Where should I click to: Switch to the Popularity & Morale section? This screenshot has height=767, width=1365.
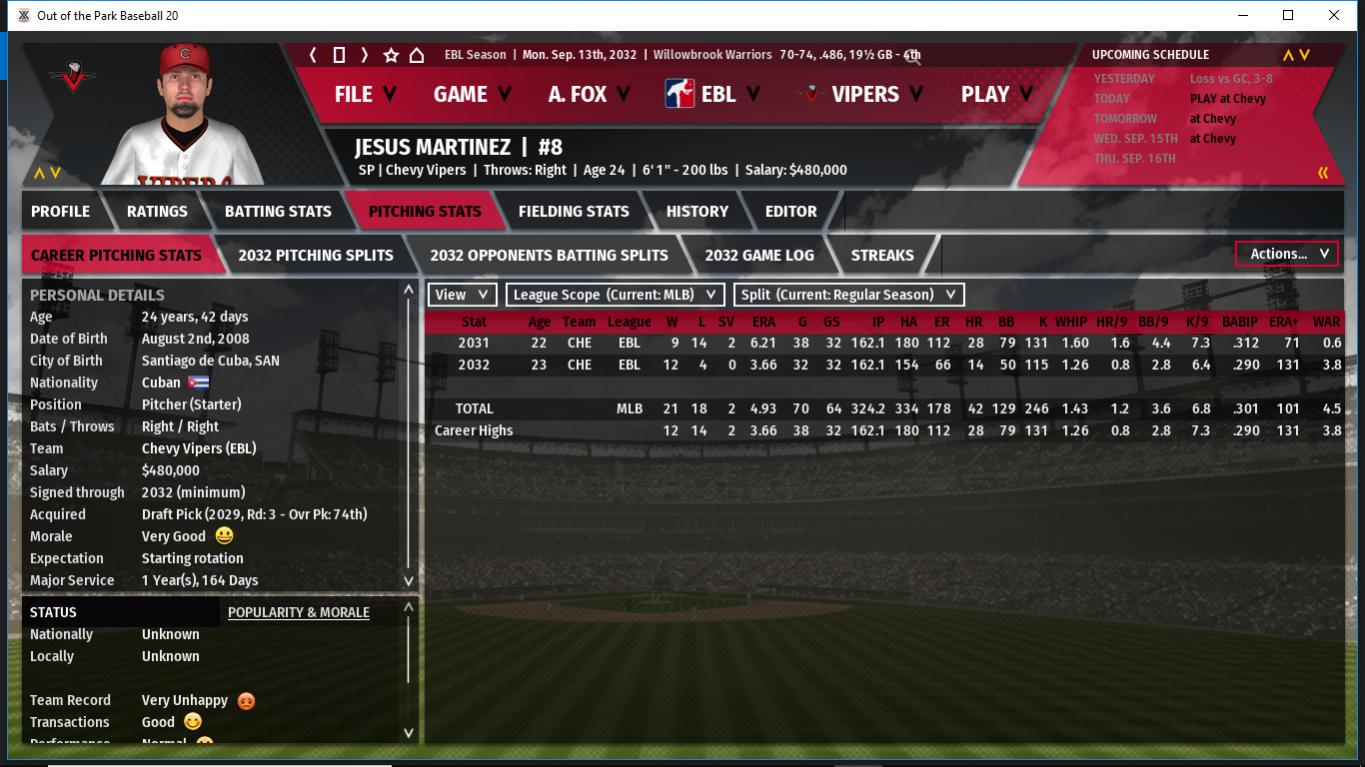point(298,612)
